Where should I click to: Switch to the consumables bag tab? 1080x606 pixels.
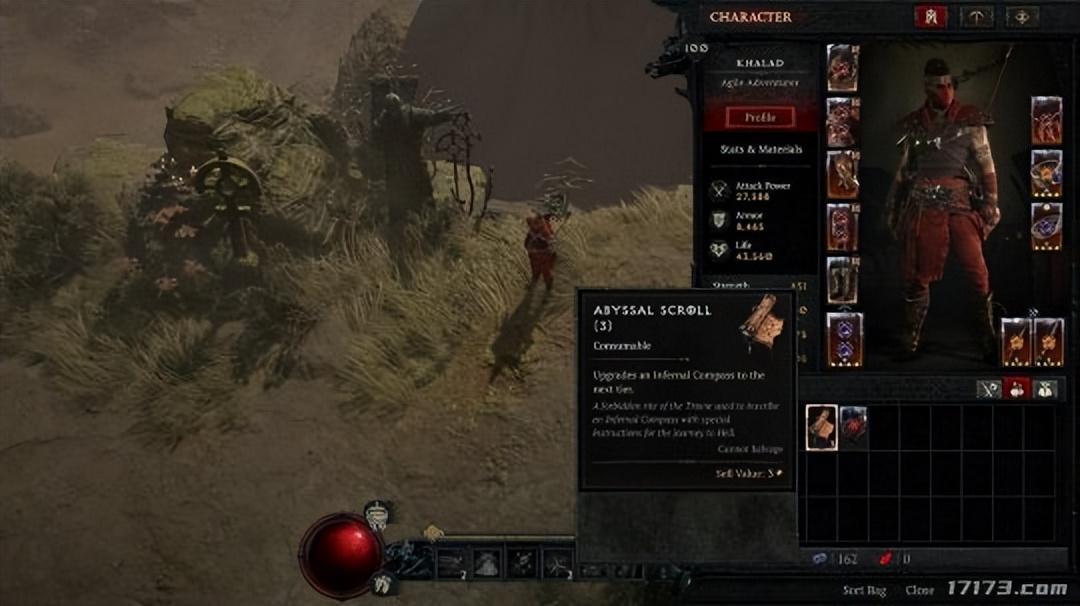coord(1017,390)
